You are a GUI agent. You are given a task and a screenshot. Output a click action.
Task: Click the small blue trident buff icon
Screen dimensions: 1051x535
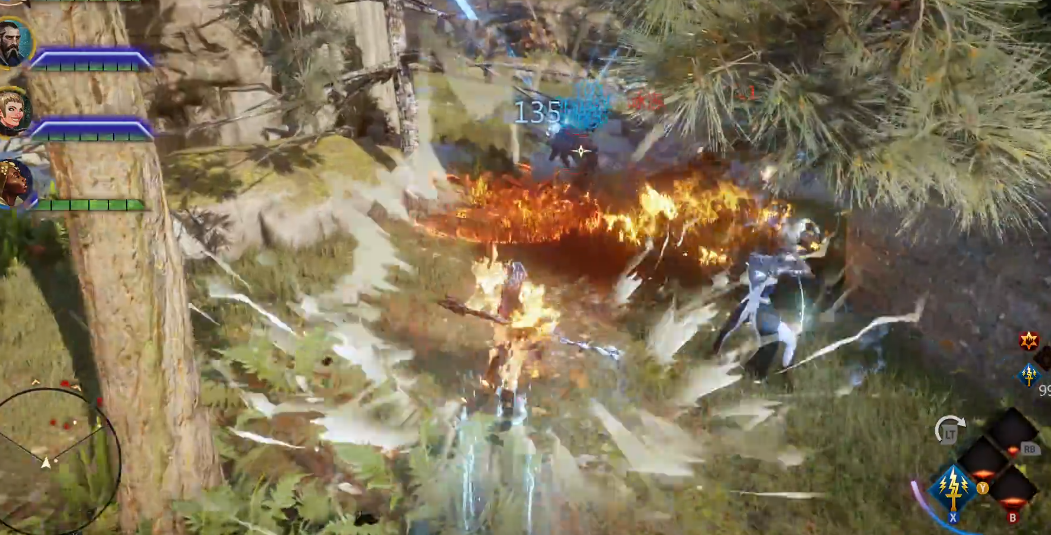tap(1029, 374)
